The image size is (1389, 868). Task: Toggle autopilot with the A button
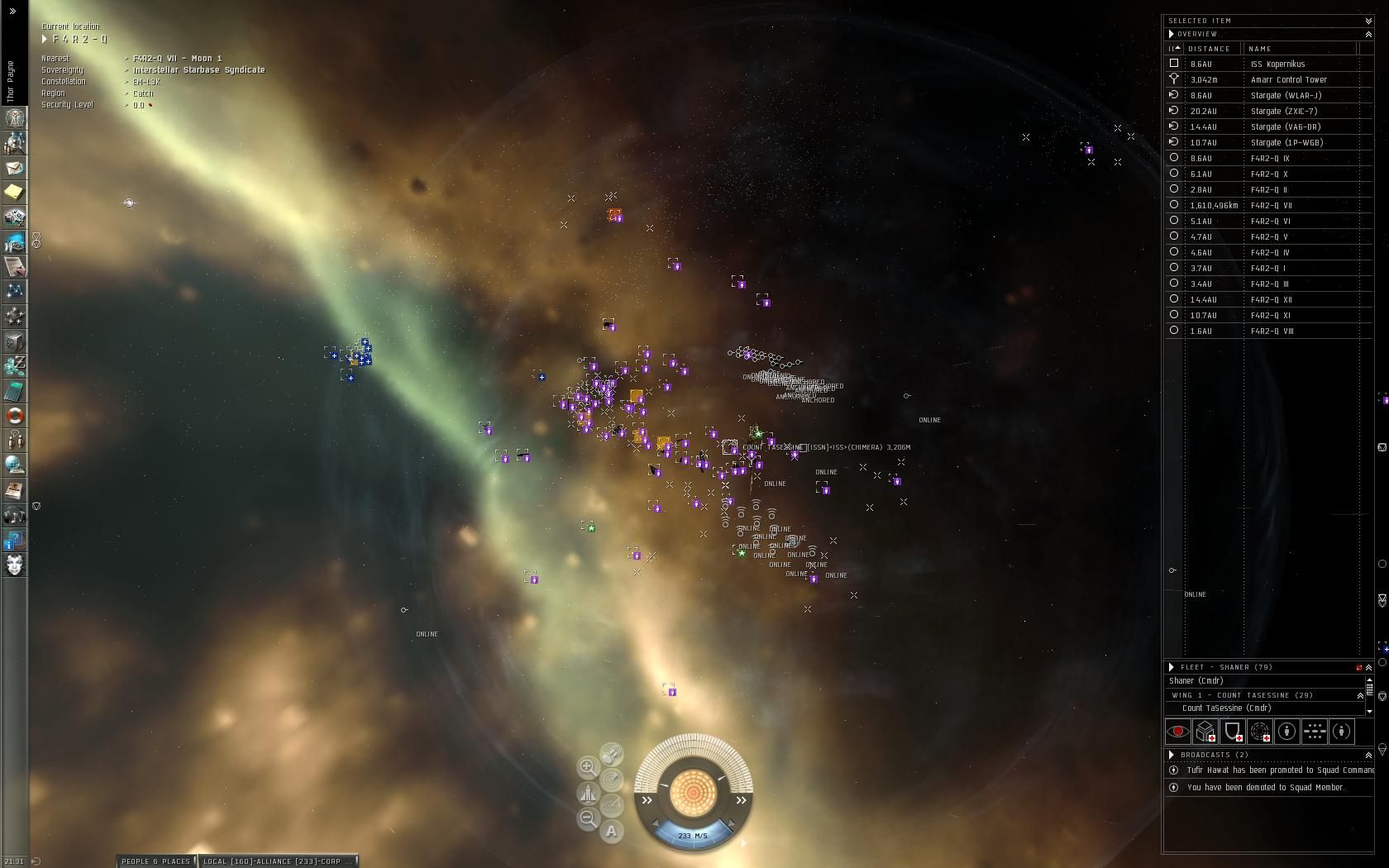(612, 832)
